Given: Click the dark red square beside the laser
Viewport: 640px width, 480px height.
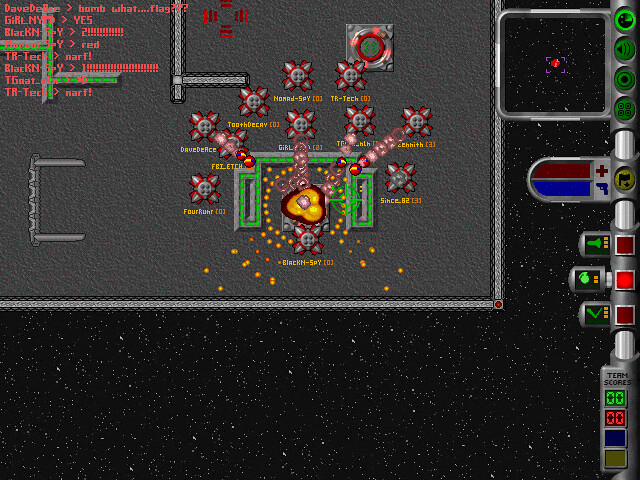Looking at the screenshot, I should point(625,244).
